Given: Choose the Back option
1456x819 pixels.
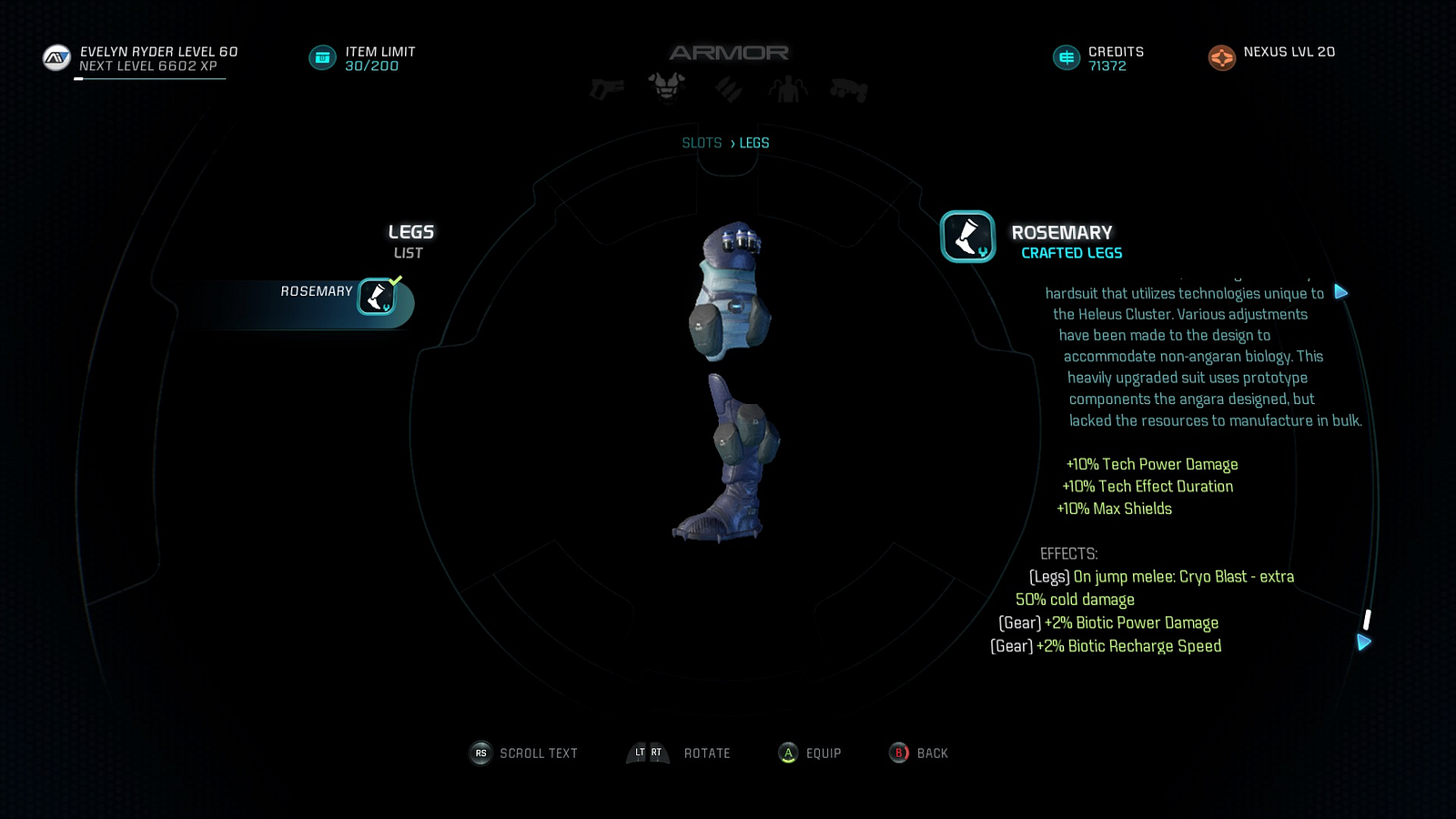Looking at the screenshot, I should (919, 753).
